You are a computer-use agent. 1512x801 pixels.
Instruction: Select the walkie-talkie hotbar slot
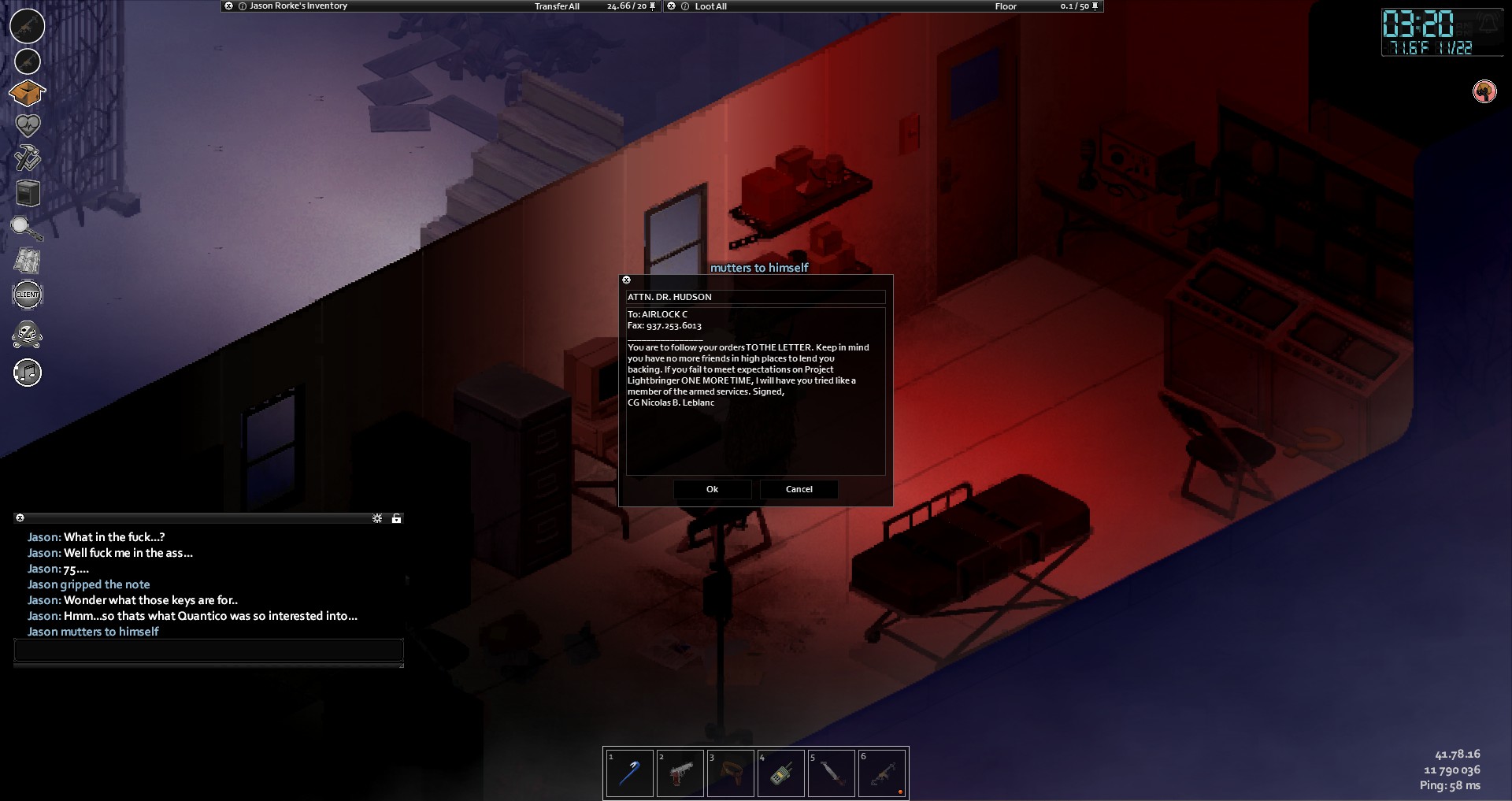[x=780, y=773]
